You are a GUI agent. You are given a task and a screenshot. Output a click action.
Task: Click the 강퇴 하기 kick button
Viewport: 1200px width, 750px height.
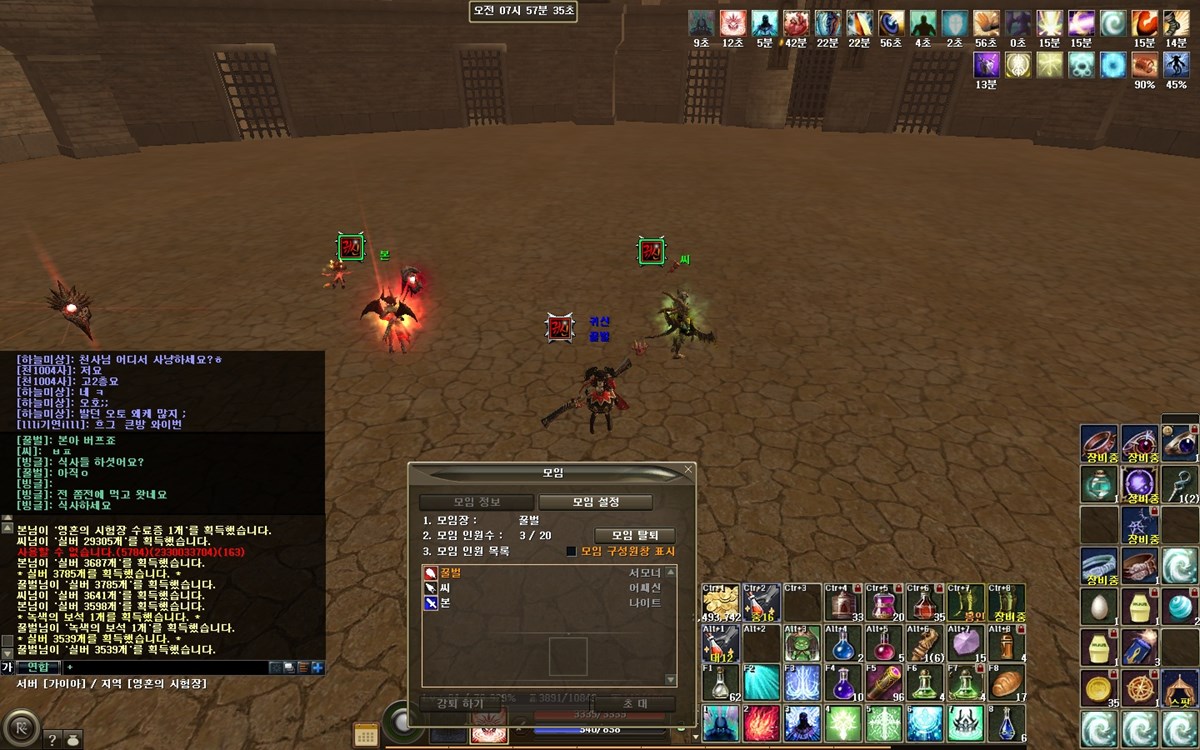click(x=460, y=704)
